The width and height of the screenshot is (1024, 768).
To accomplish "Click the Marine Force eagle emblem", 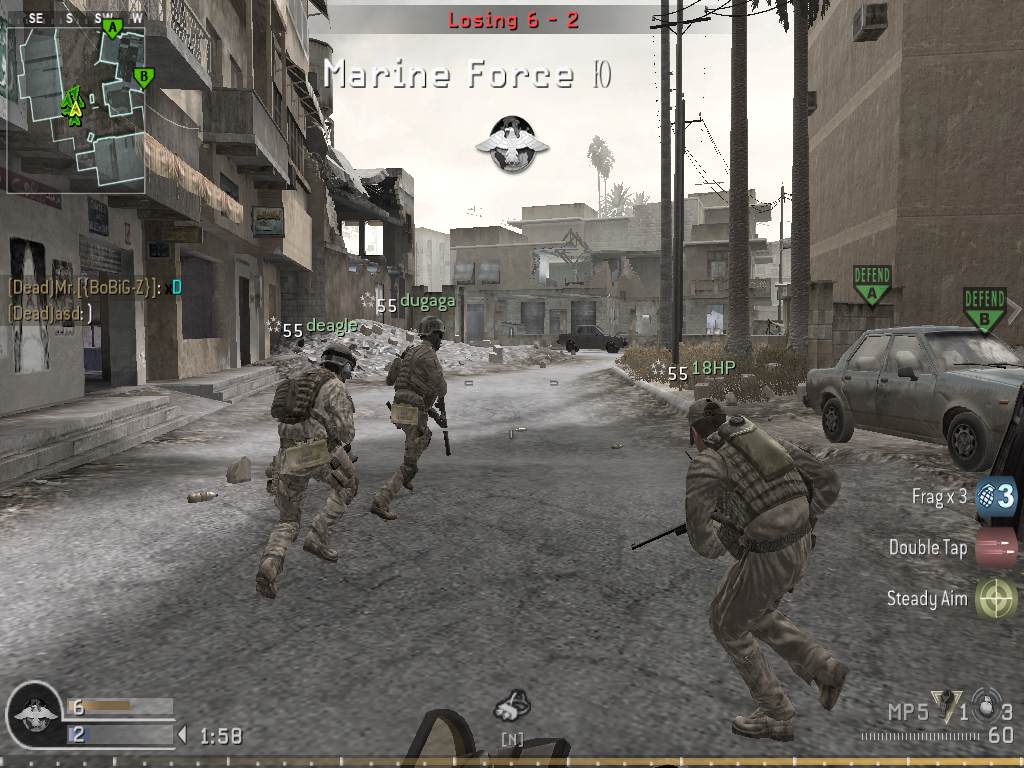I will pyautogui.click(x=512, y=143).
